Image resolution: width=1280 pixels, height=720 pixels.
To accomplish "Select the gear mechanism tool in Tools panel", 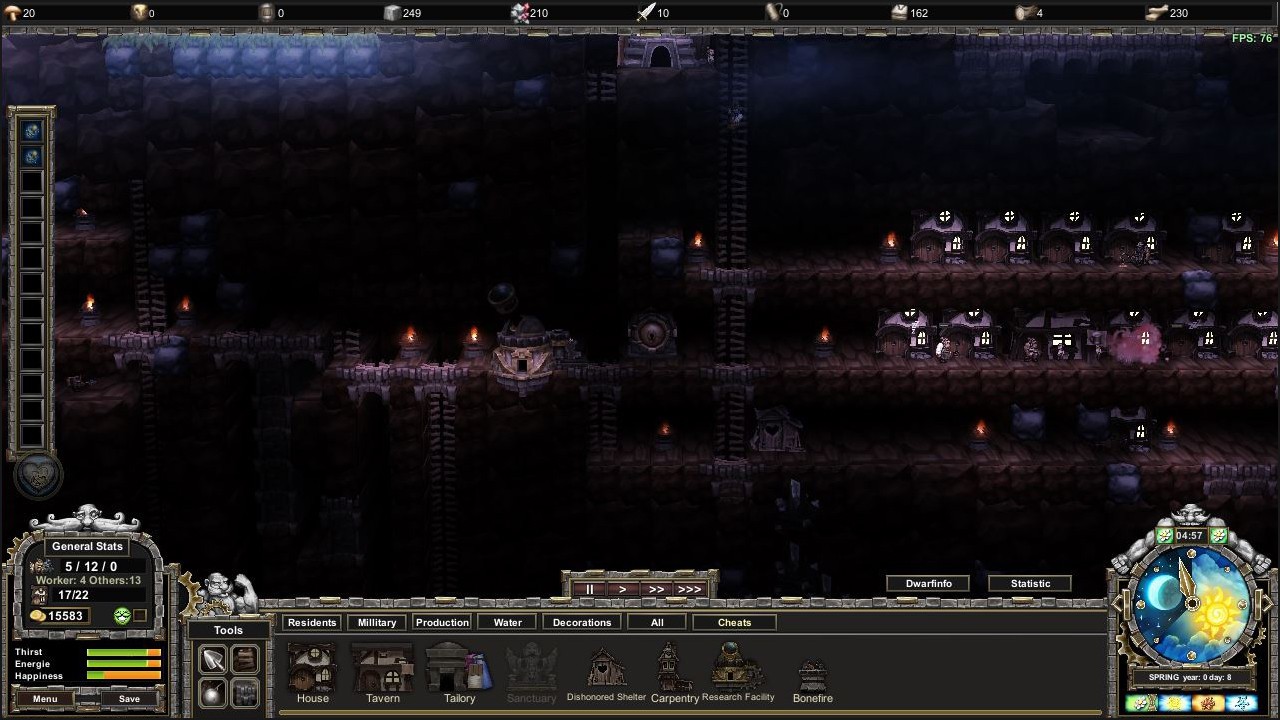I will [243, 692].
